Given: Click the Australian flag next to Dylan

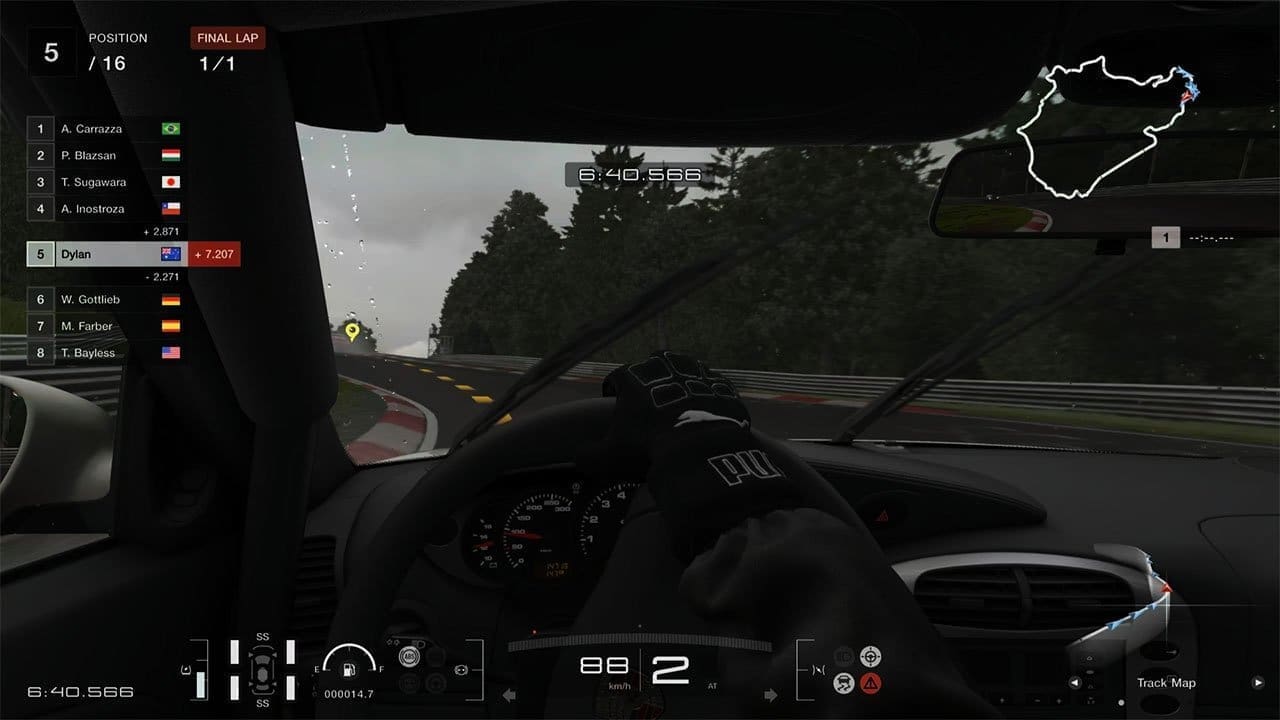Looking at the screenshot, I should click(x=171, y=254).
